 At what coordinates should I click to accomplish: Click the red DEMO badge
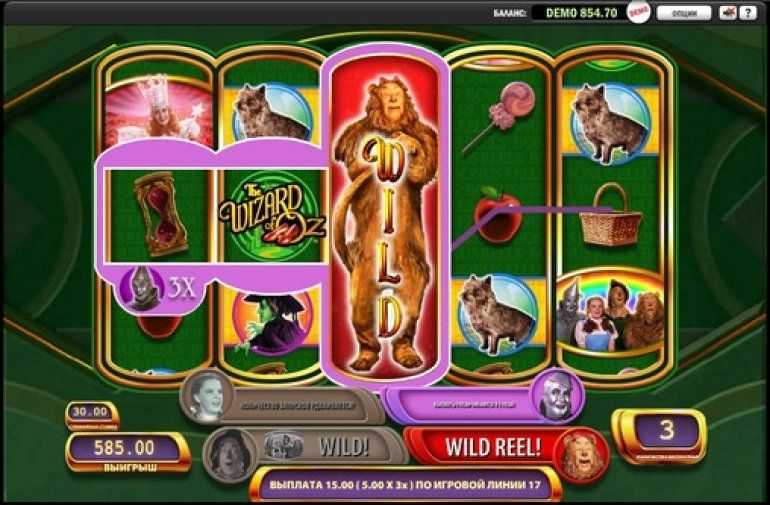638,12
